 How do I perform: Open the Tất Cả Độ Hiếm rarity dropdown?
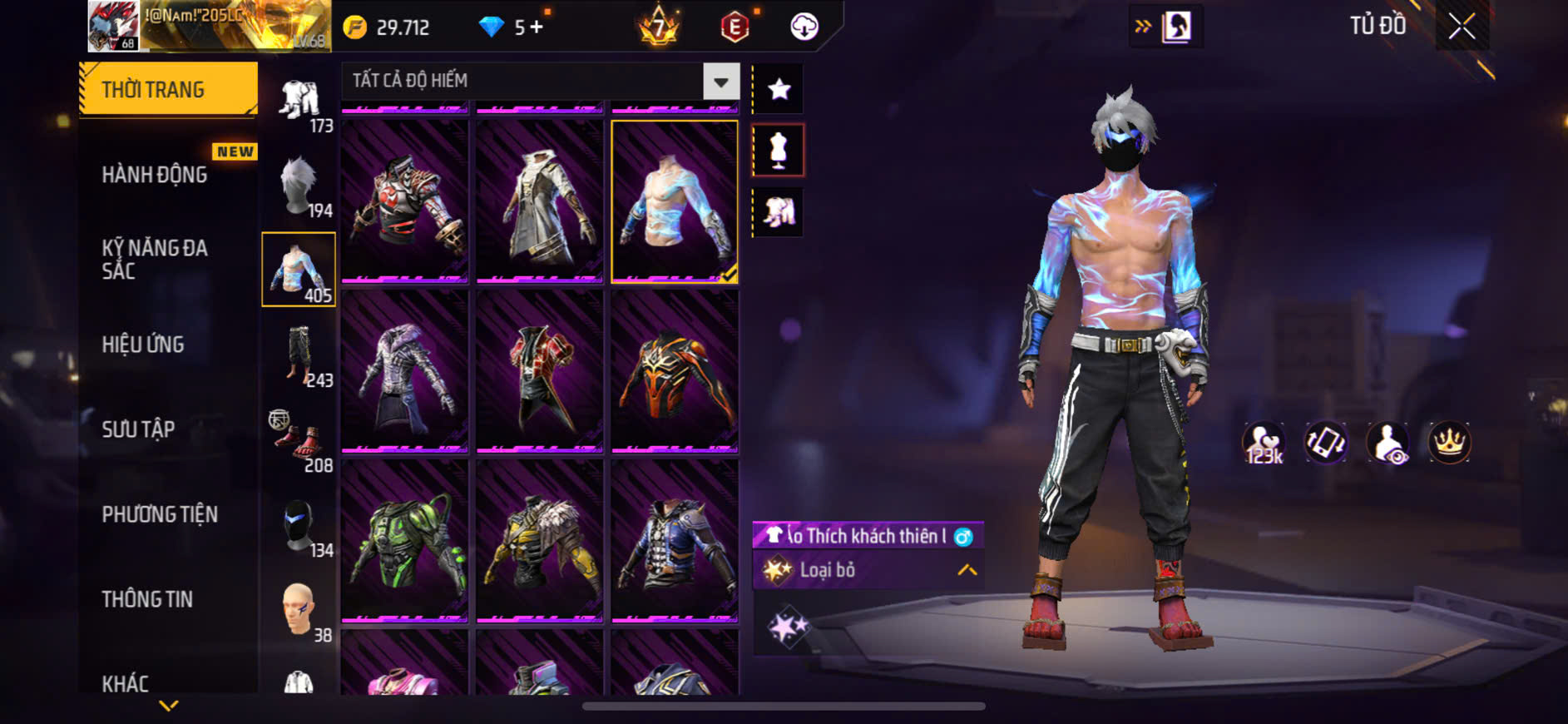tap(720, 82)
